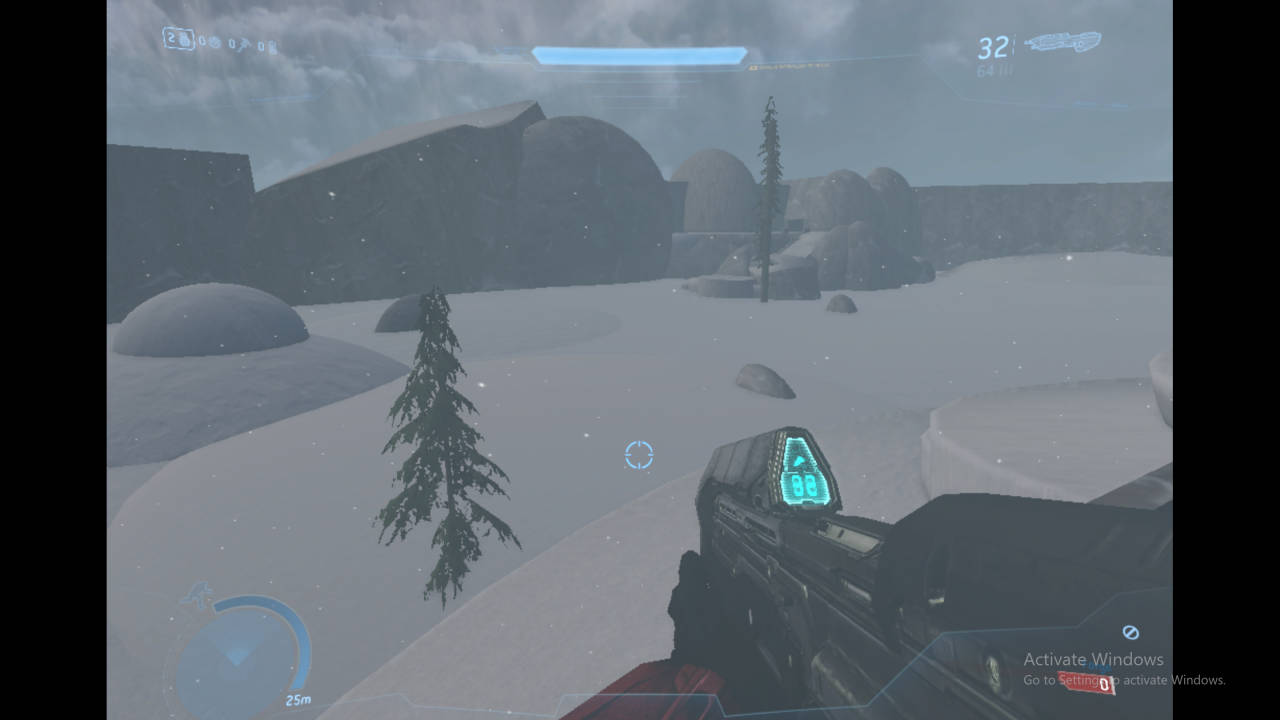
Task: Click the motion tracker radar circle
Action: click(240, 655)
